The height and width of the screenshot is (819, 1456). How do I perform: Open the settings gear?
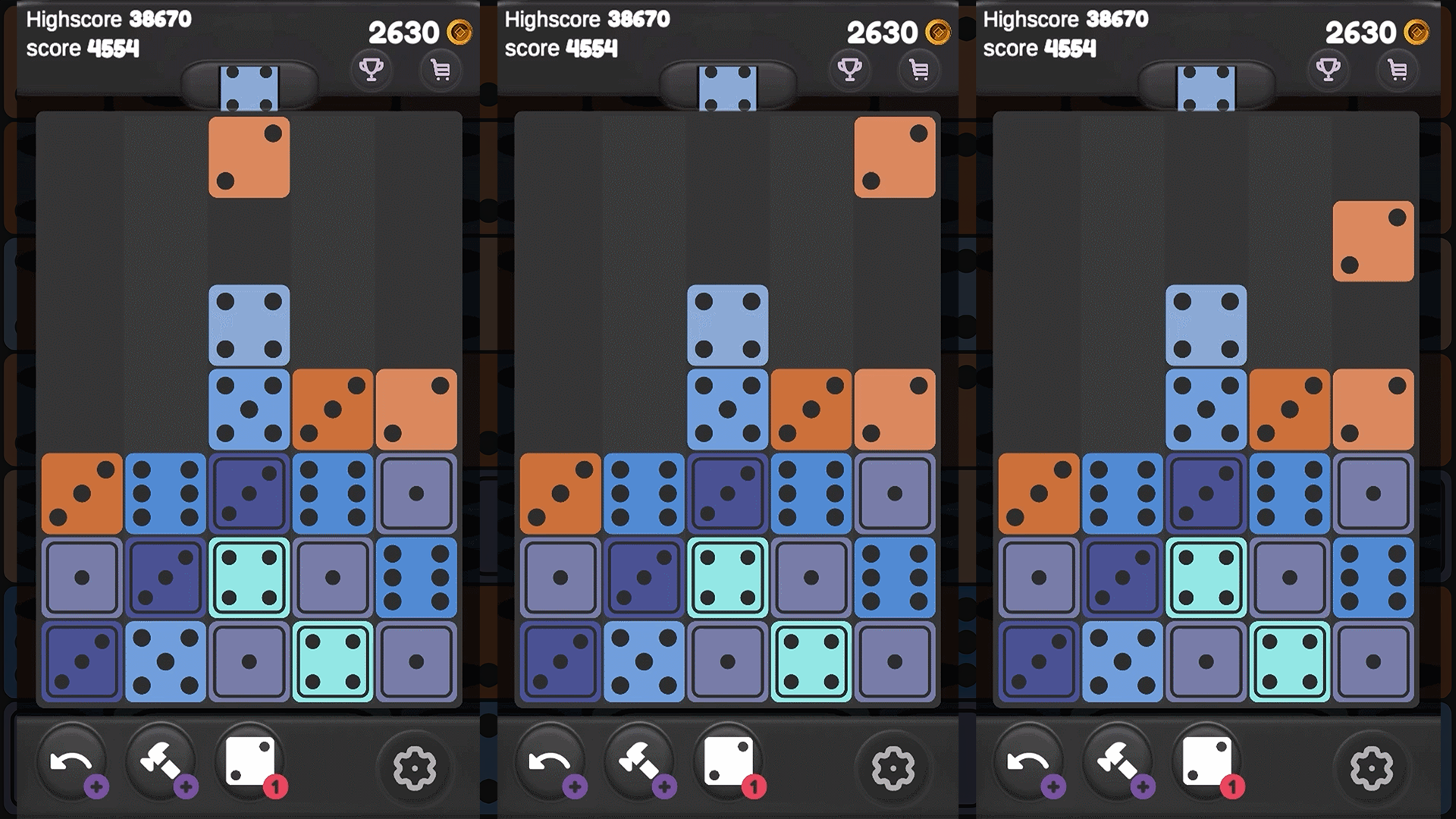pos(416,767)
